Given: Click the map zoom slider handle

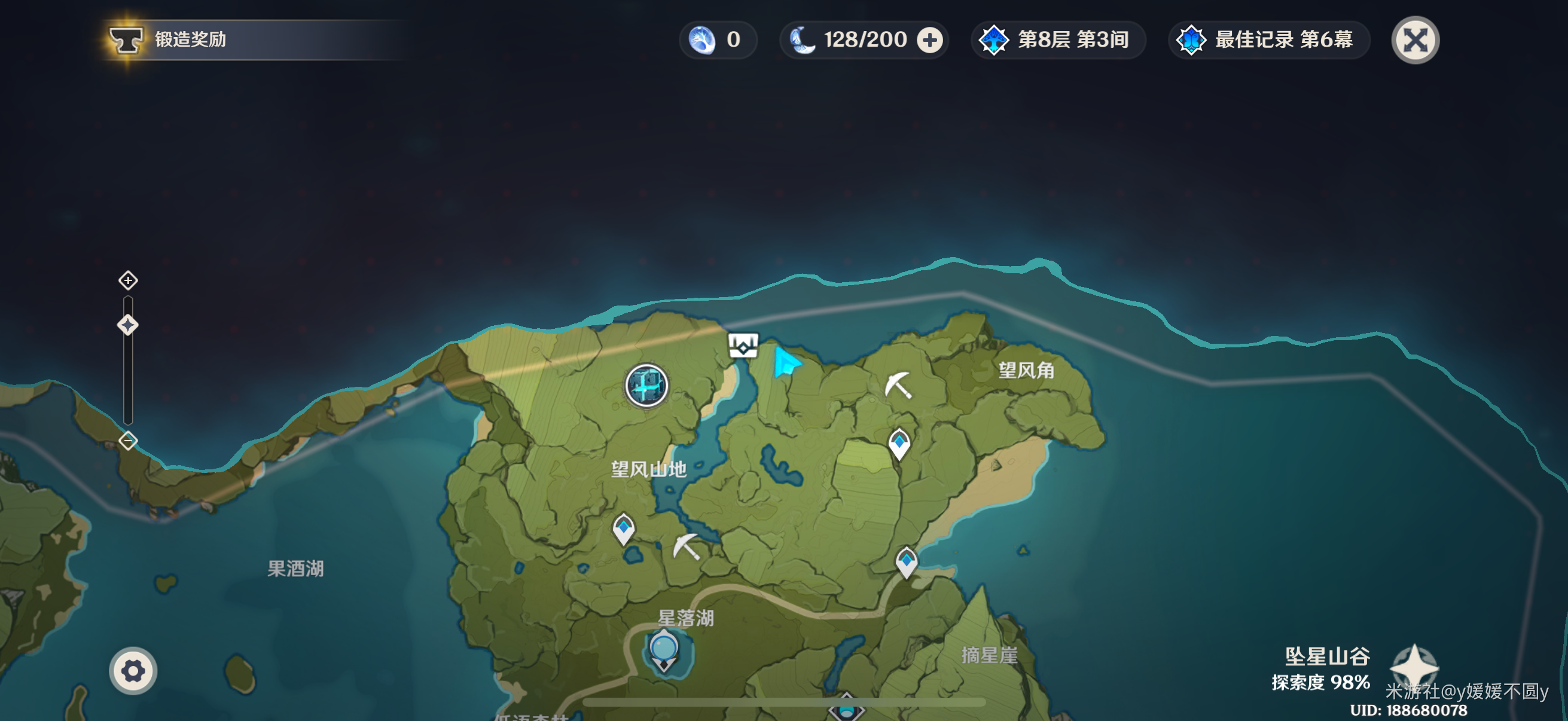Looking at the screenshot, I should point(128,325).
